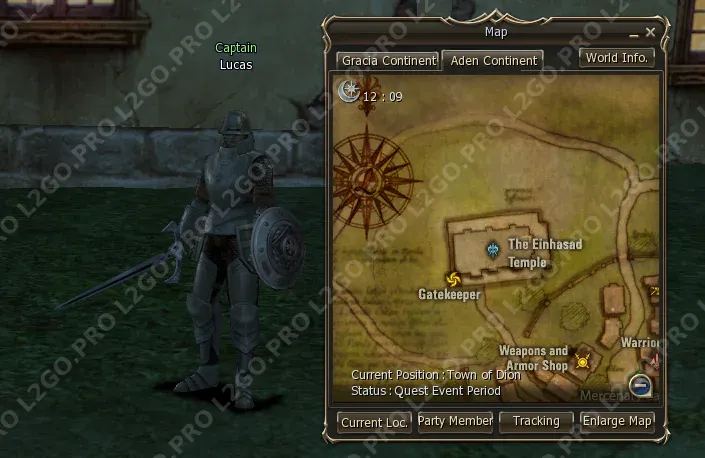This screenshot has height=458, width=705.
Task: Select the Weapons and Armor Shop marker
Action: click(582, 362)
